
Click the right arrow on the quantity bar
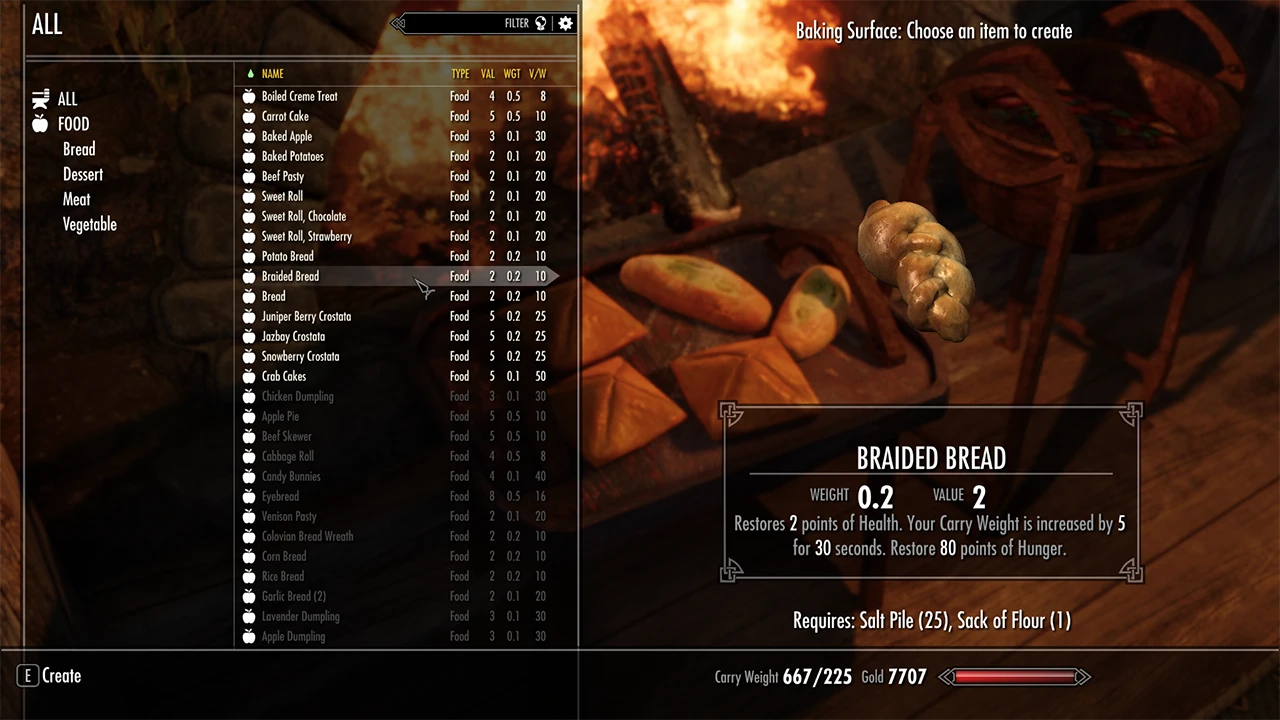coord(1083,677)
